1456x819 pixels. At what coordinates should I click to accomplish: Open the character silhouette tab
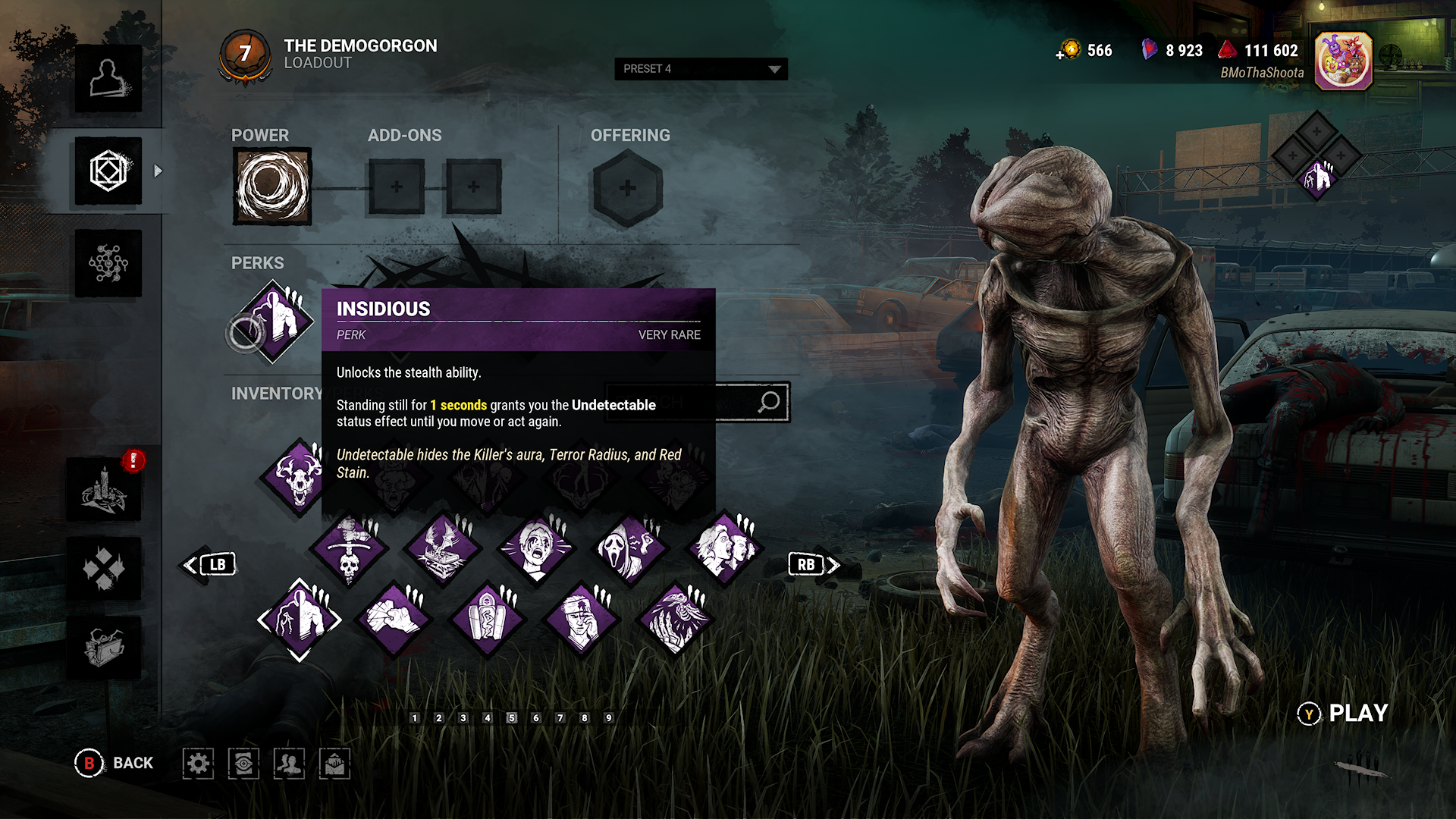[108, 79]
